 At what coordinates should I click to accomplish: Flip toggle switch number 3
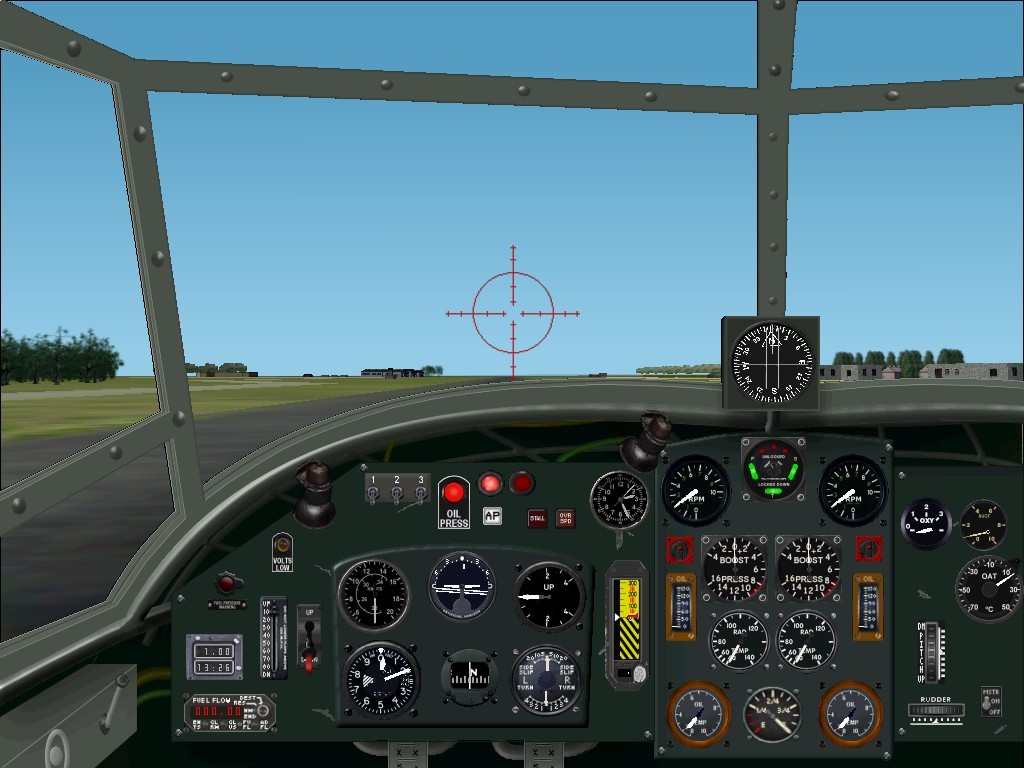(x=421, y=494)
